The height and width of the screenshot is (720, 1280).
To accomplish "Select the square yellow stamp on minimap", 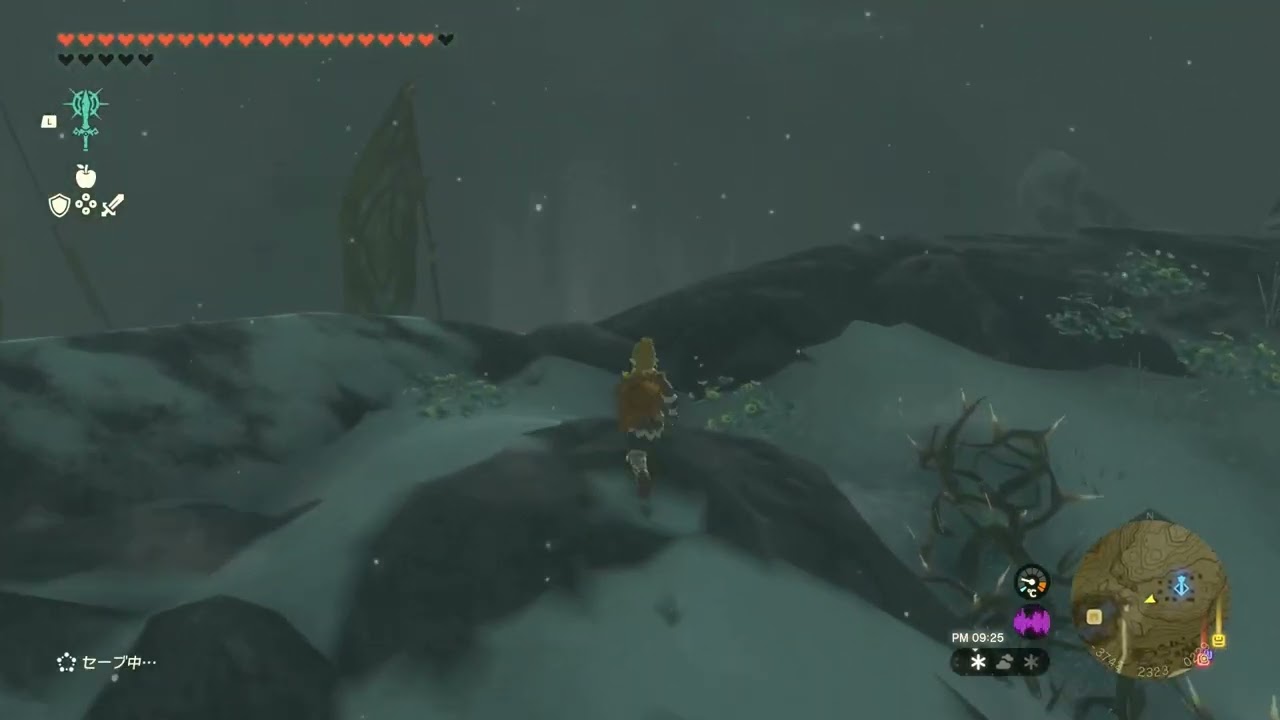I will click(x=1094, y=616).
